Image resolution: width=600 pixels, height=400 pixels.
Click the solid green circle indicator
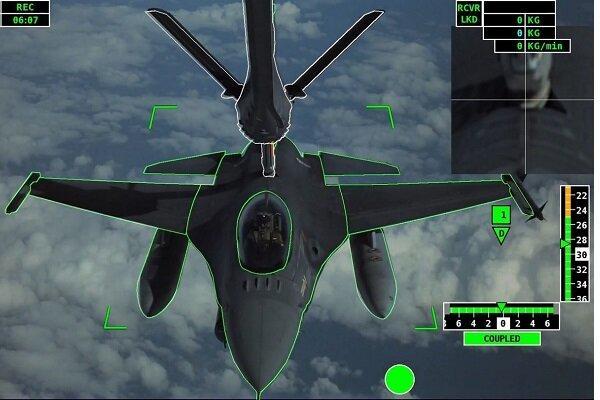(x=400, y=379)
